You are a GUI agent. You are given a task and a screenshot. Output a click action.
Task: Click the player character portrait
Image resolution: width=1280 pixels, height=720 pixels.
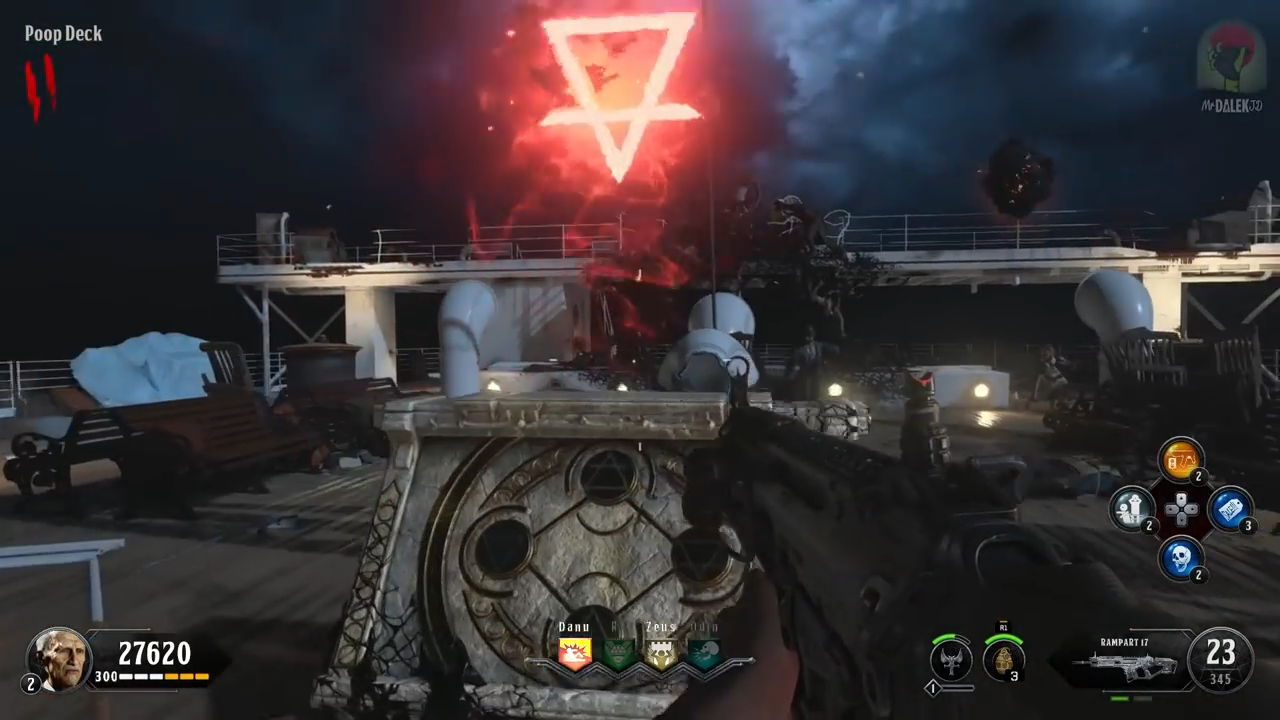coord(59,659)
